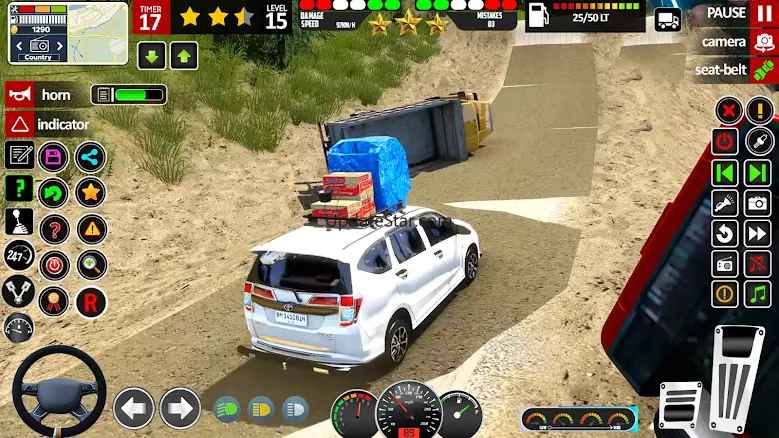Open the minimap
This screenshot has height=438, width=779.
pyautogui.click(x=68, y=32)
